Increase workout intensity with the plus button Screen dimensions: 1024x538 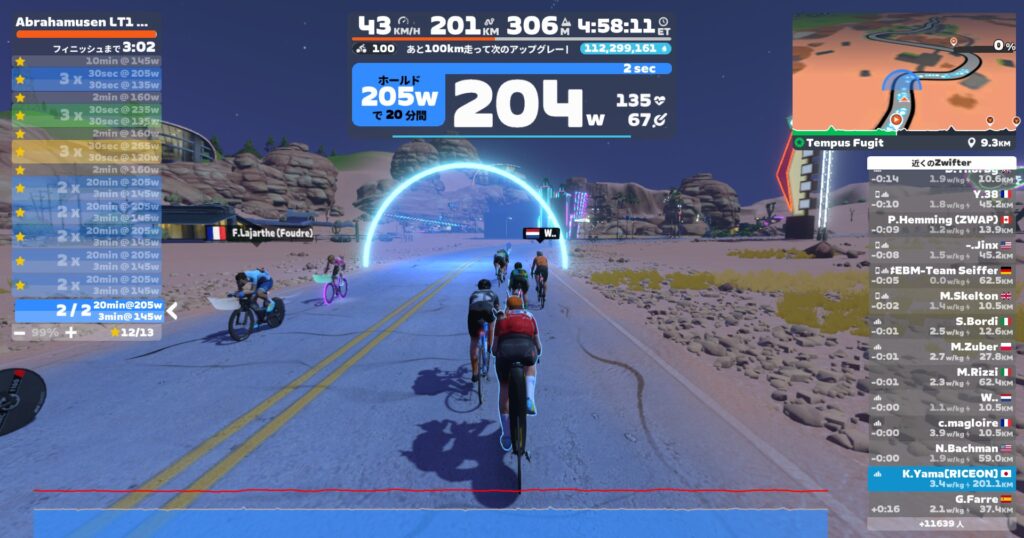click(70, 332)
